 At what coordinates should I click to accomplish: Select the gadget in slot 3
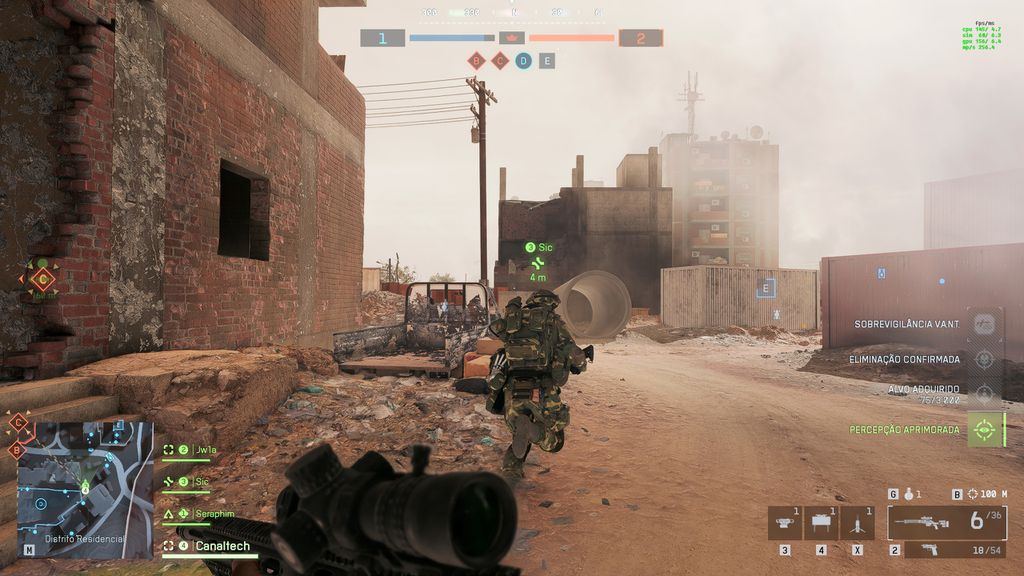click(x=785, y=522)
